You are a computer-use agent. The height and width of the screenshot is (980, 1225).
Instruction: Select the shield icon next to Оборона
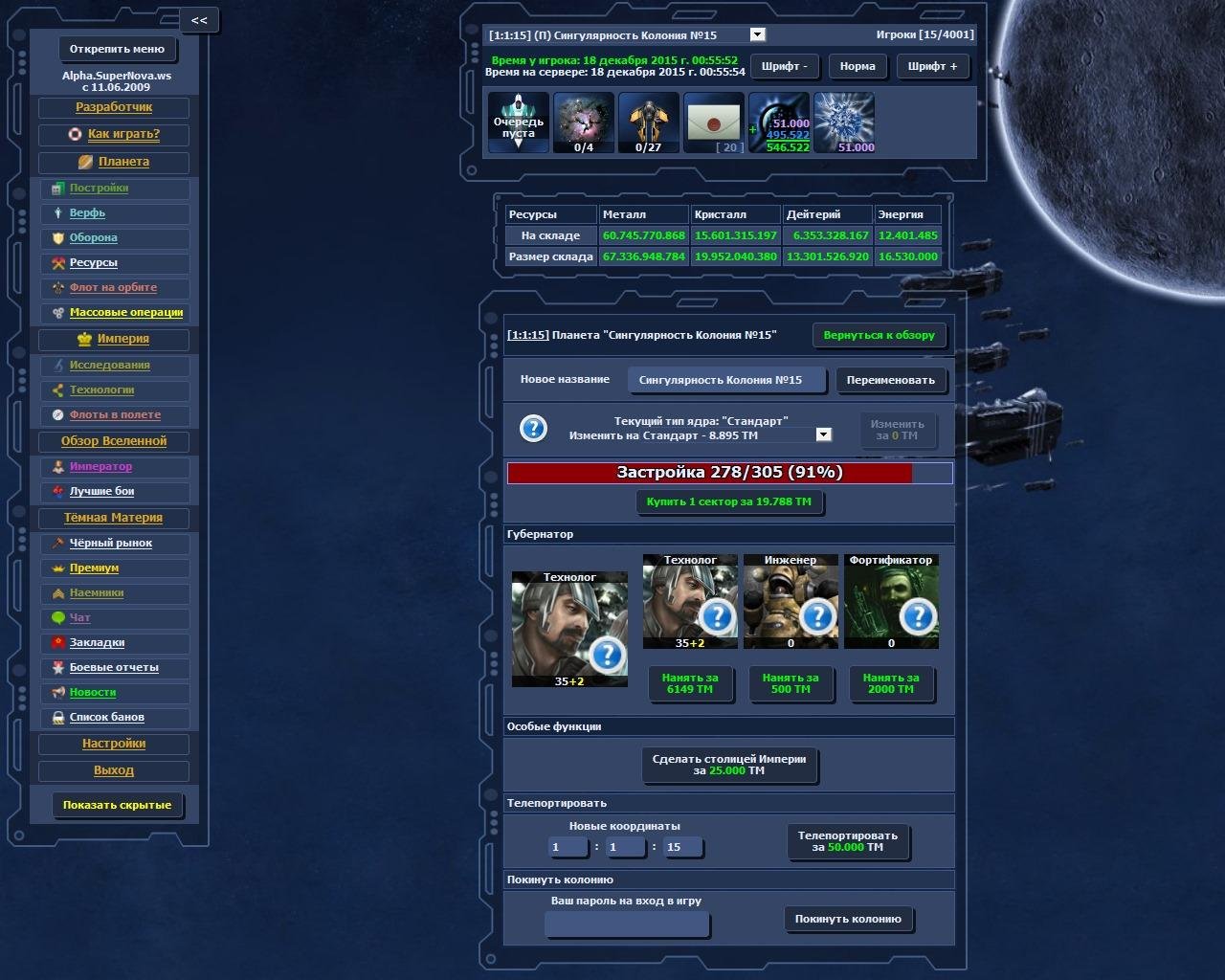click(x=57, y=237)
